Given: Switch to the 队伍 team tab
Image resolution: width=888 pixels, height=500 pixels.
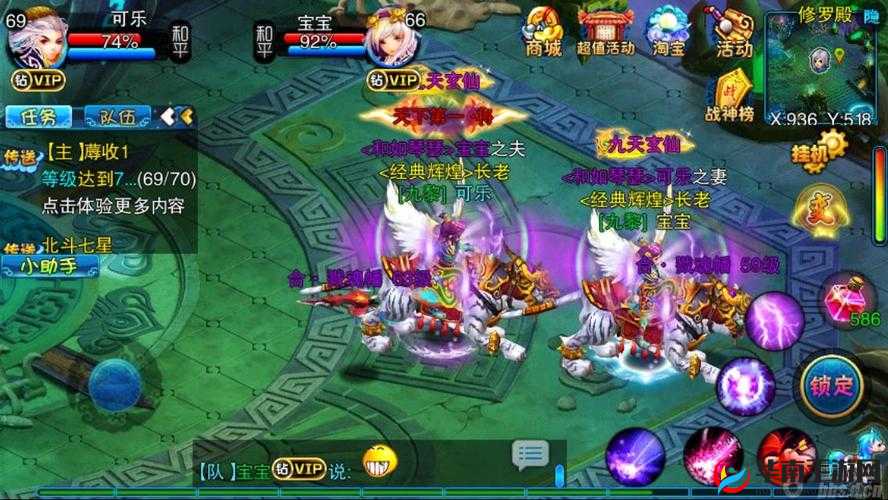Looking at the screenshot, I should tap(118, 116).
